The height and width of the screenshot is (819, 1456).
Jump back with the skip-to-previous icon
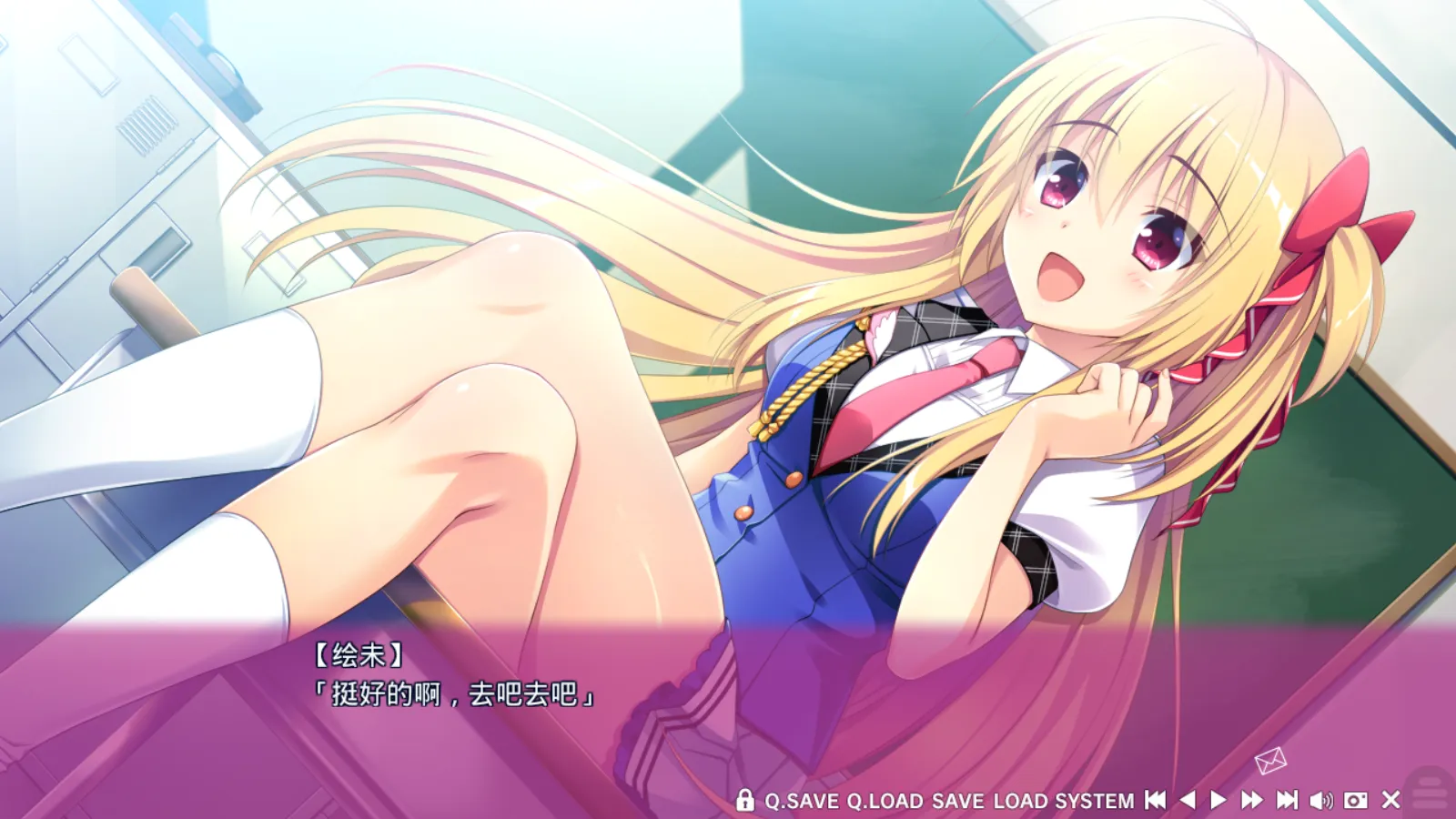(1156, 800)
